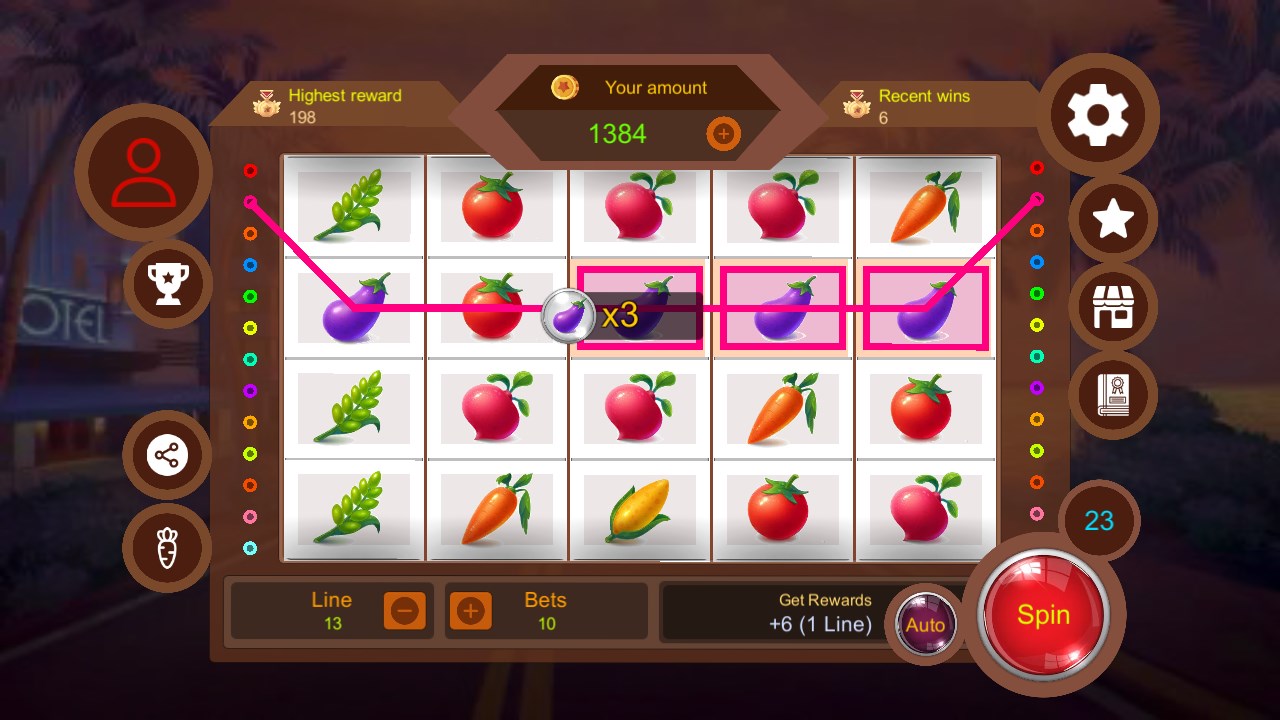Image resolution: width=1280 pixels, height=720 pixels.
Task: Add coins with the plus button
Action: pyautogui.click(x=723, y=133)
